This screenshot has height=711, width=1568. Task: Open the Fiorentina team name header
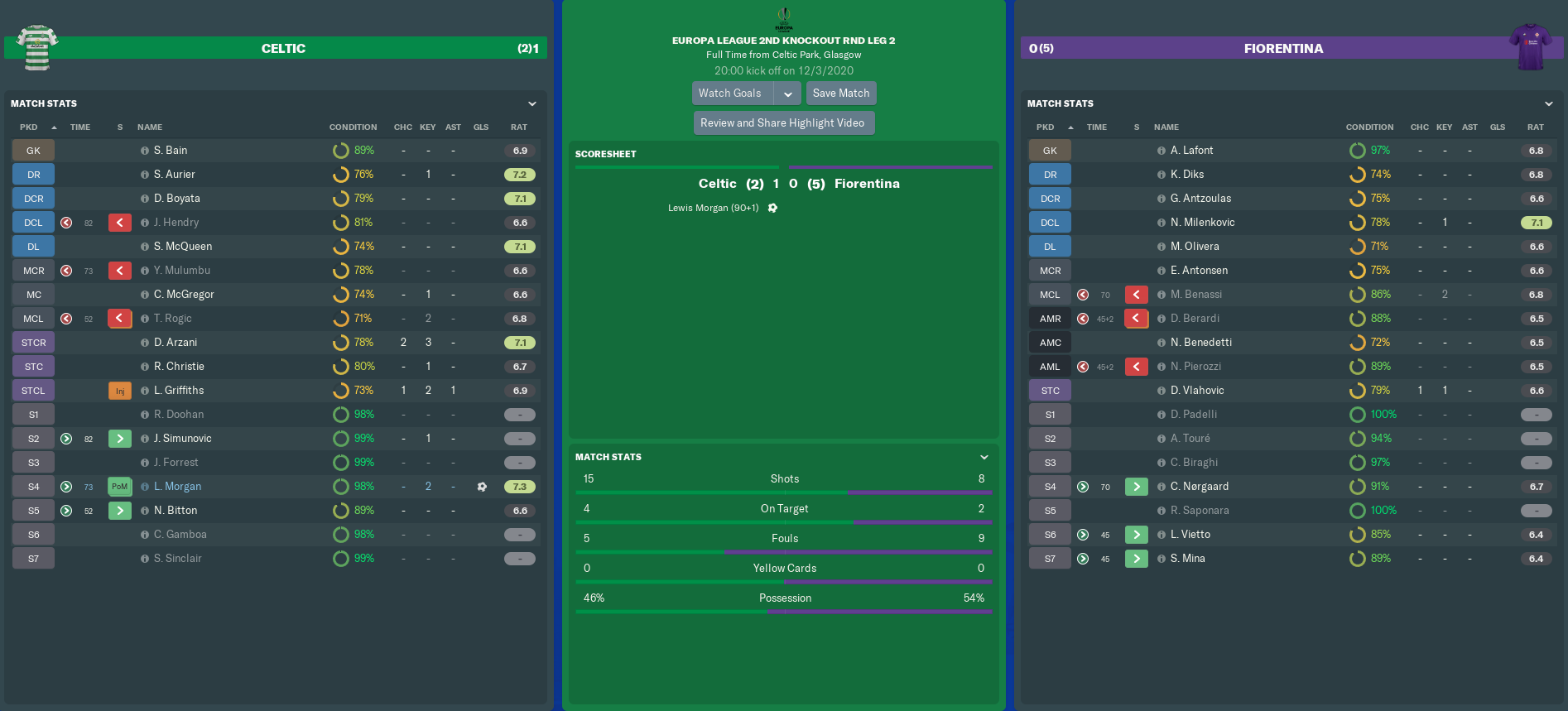point(1283,49)
